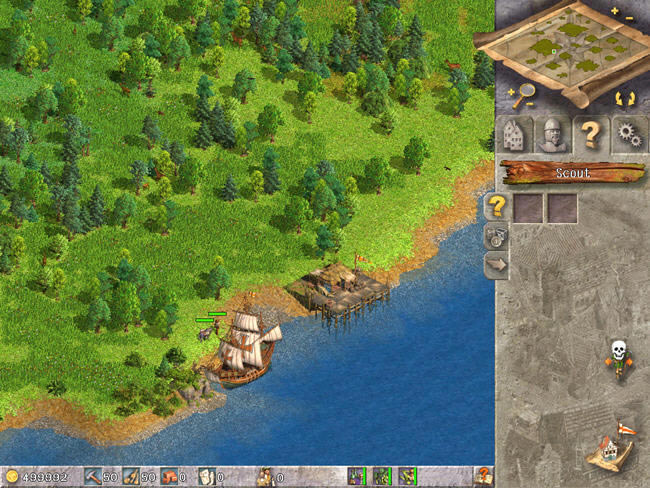This screenshot has height=488, width=650.
Task: Select the large question mark info tab
Action: coord(590,135)
